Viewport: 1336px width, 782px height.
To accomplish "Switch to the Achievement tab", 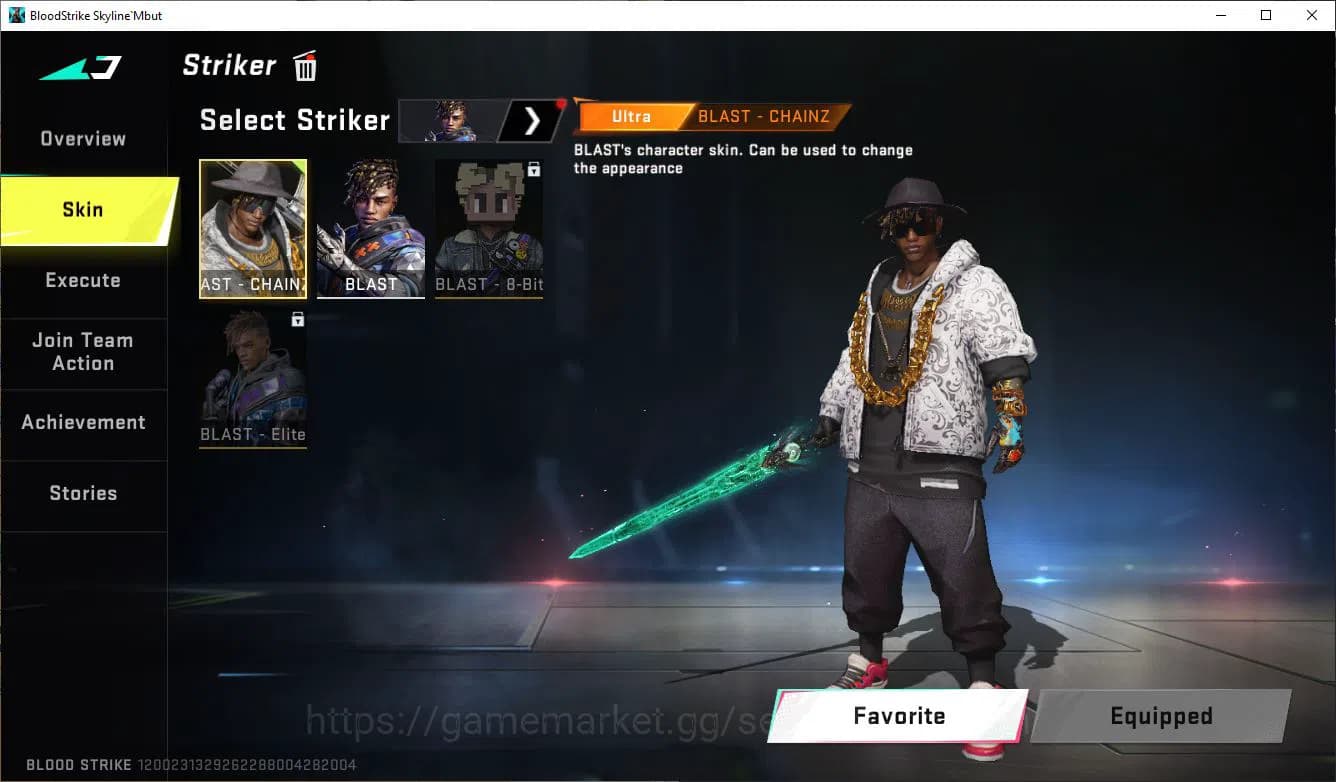I will pos(83,422).
